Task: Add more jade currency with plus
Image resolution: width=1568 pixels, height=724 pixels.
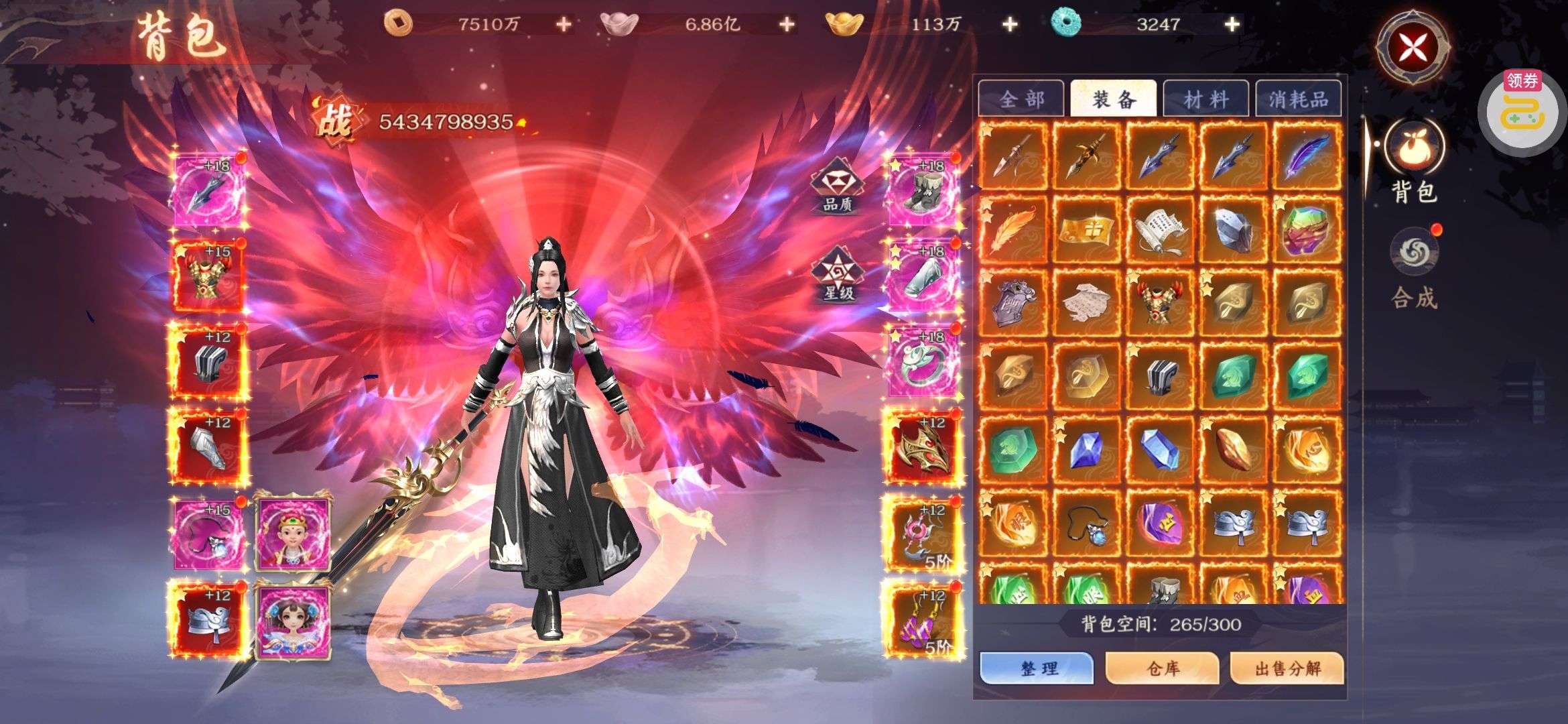Action: (x=1232, y=25)
